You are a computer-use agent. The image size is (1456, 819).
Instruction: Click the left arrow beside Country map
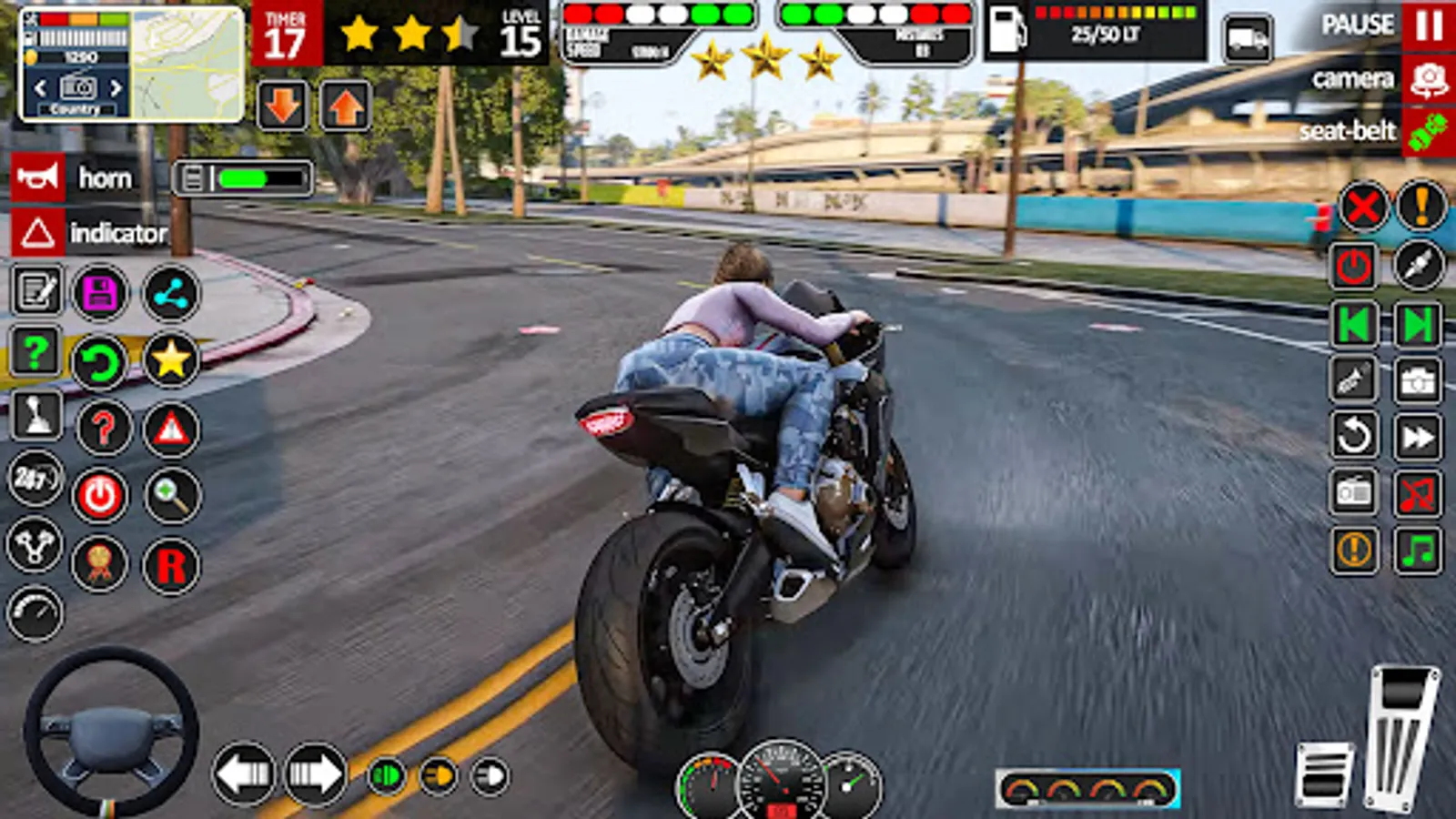click(x=40, y=87)
